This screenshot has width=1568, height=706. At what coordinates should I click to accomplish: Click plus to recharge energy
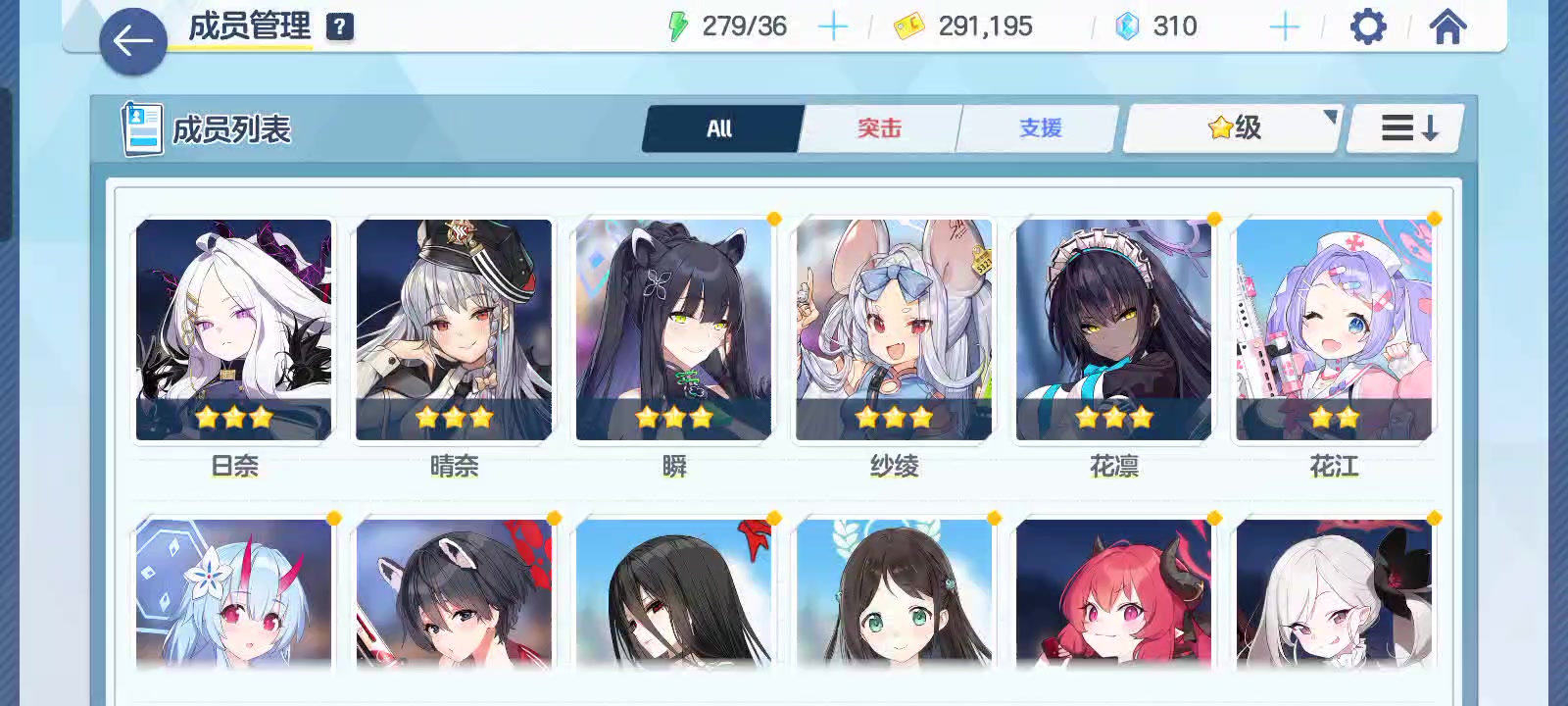tap(834, 26)
